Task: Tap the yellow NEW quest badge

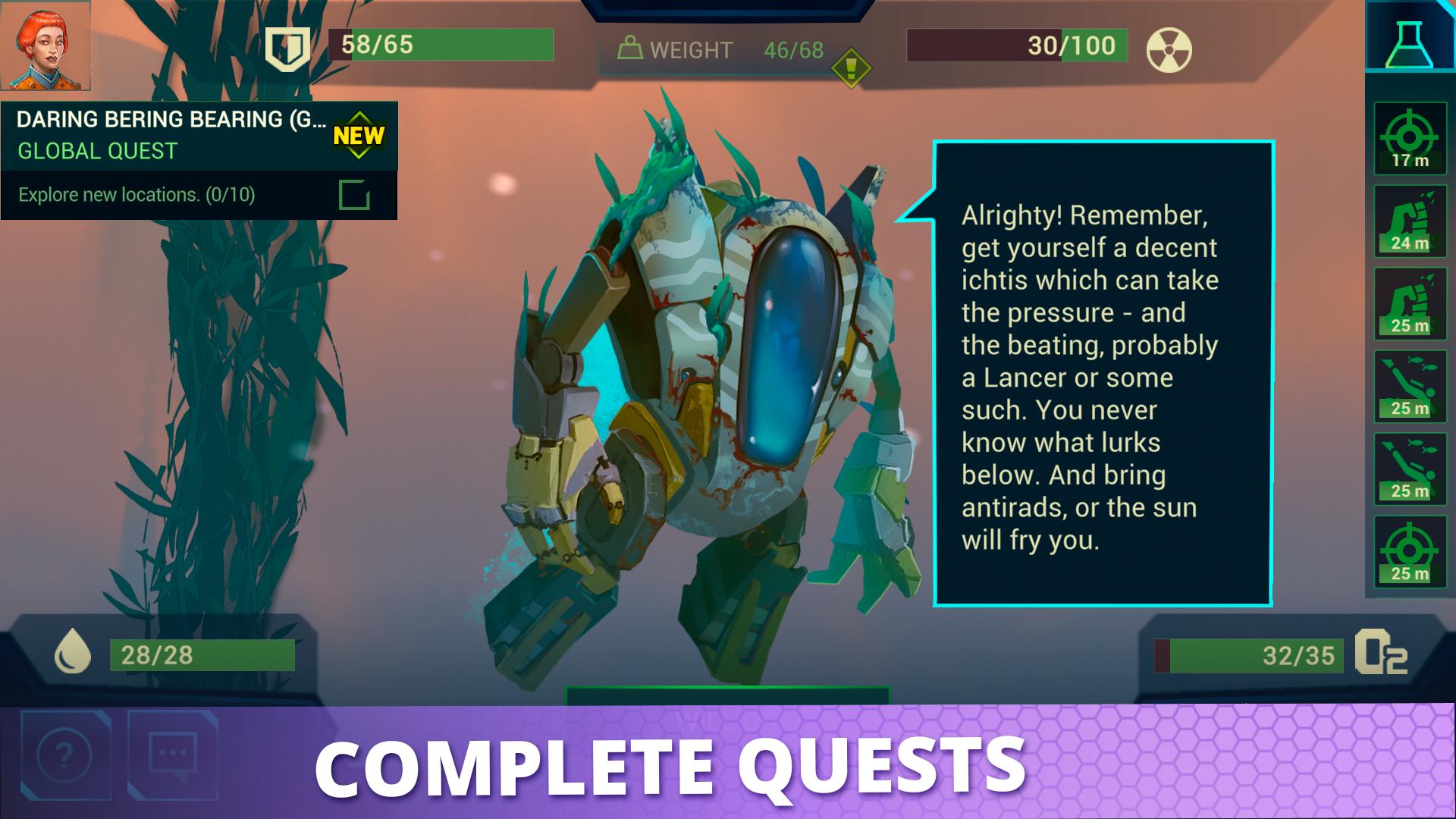Action: click(359, 136)
